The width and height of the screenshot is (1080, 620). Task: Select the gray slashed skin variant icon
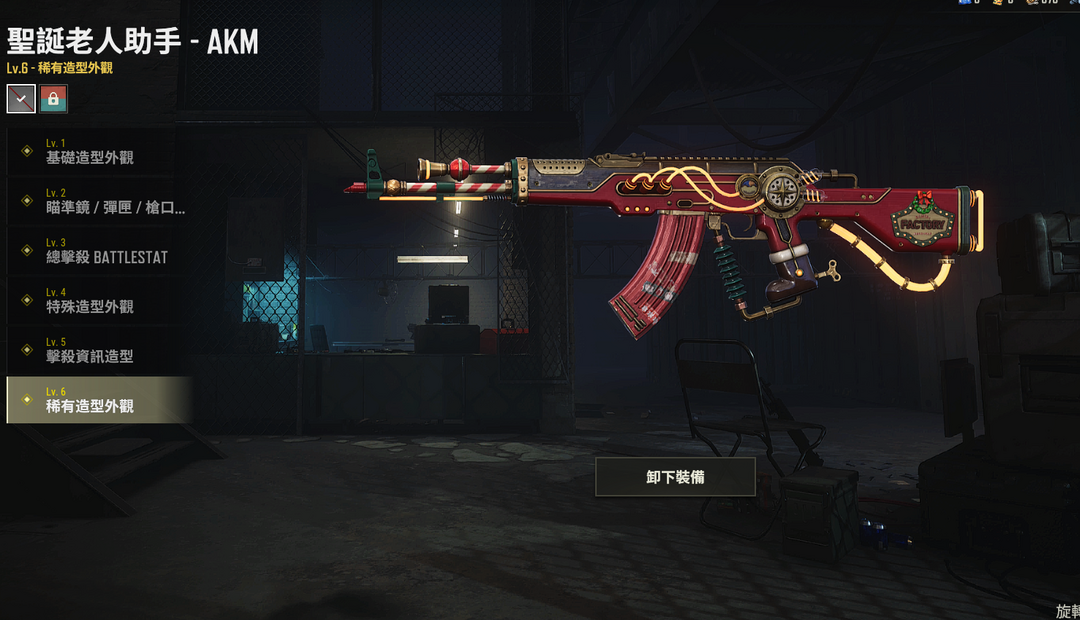coord(21,98)
